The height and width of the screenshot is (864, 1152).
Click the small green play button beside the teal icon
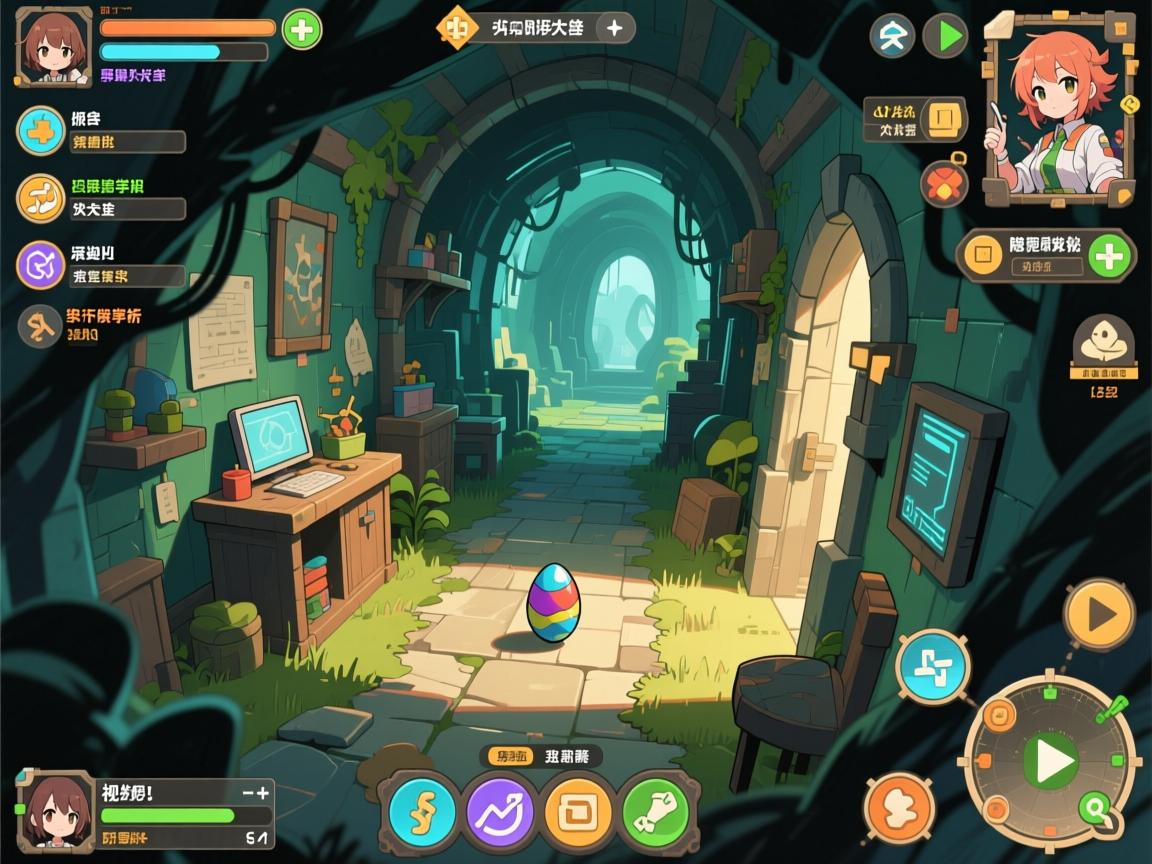(944, 36)
